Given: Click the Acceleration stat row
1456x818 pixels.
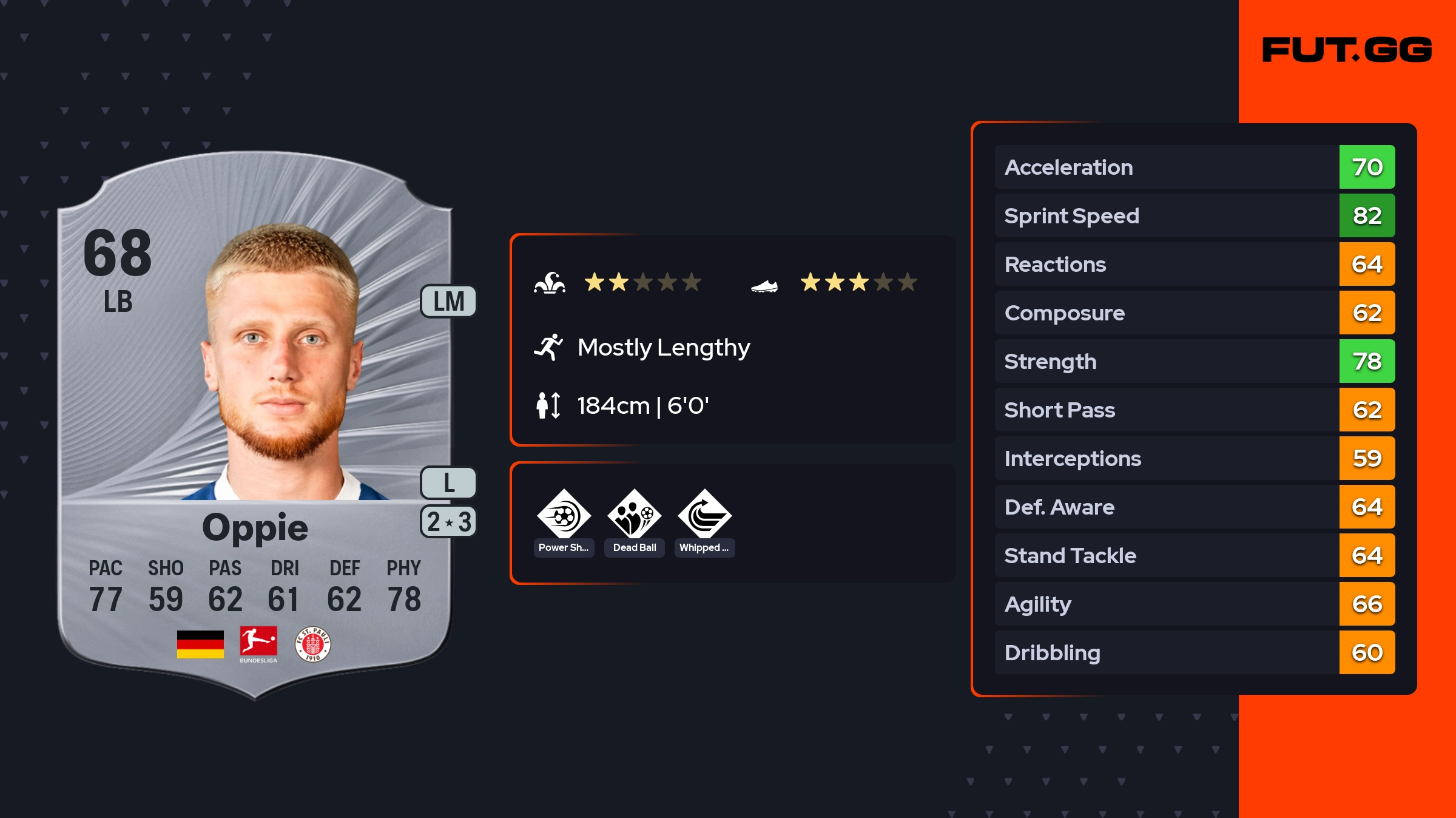Looking at the screenshot, I should [1194, 167].
